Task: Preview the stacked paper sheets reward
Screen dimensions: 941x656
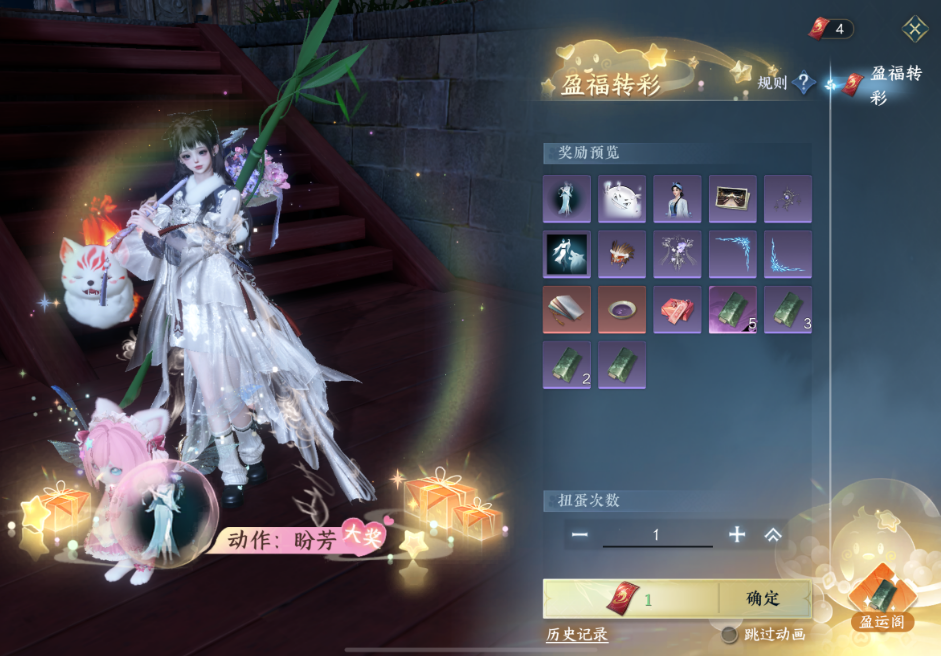Action: pyautogui.click(x=567, y=309)
